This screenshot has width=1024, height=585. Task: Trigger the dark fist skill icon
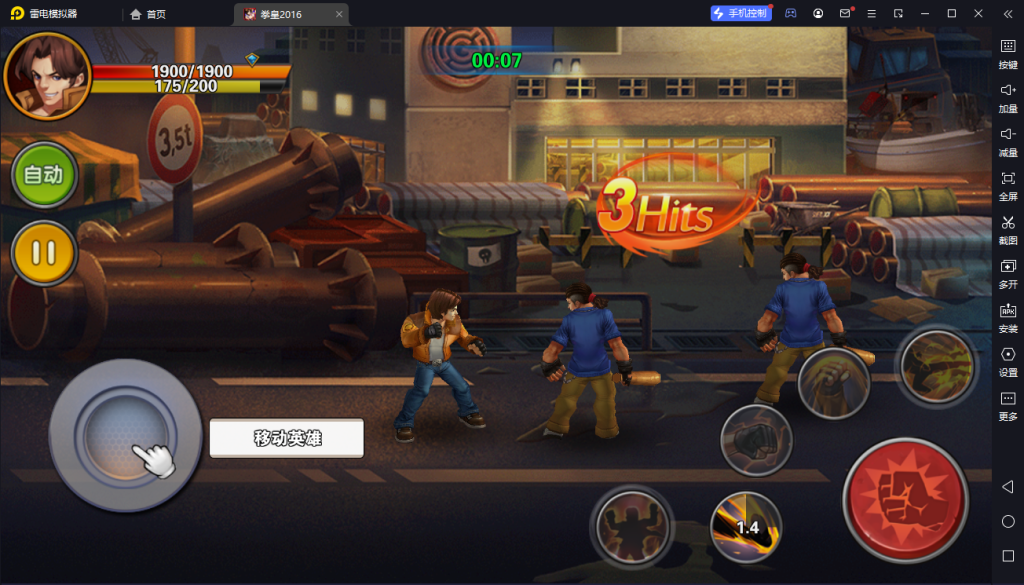[756, 440]
